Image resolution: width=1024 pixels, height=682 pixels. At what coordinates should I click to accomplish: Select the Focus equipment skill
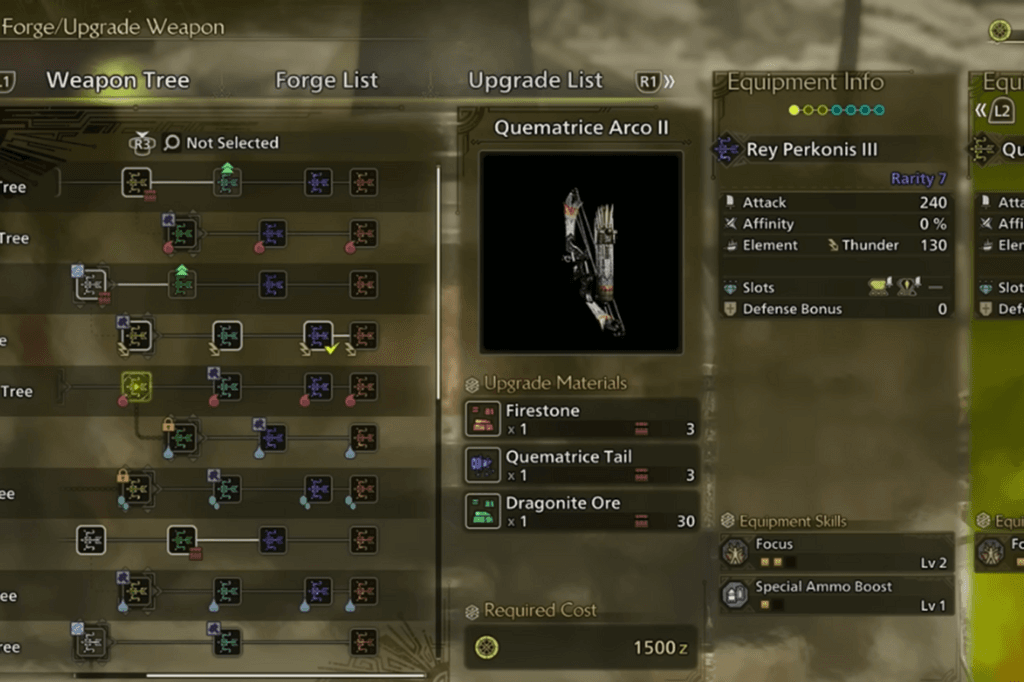click(x=834, y=553)
